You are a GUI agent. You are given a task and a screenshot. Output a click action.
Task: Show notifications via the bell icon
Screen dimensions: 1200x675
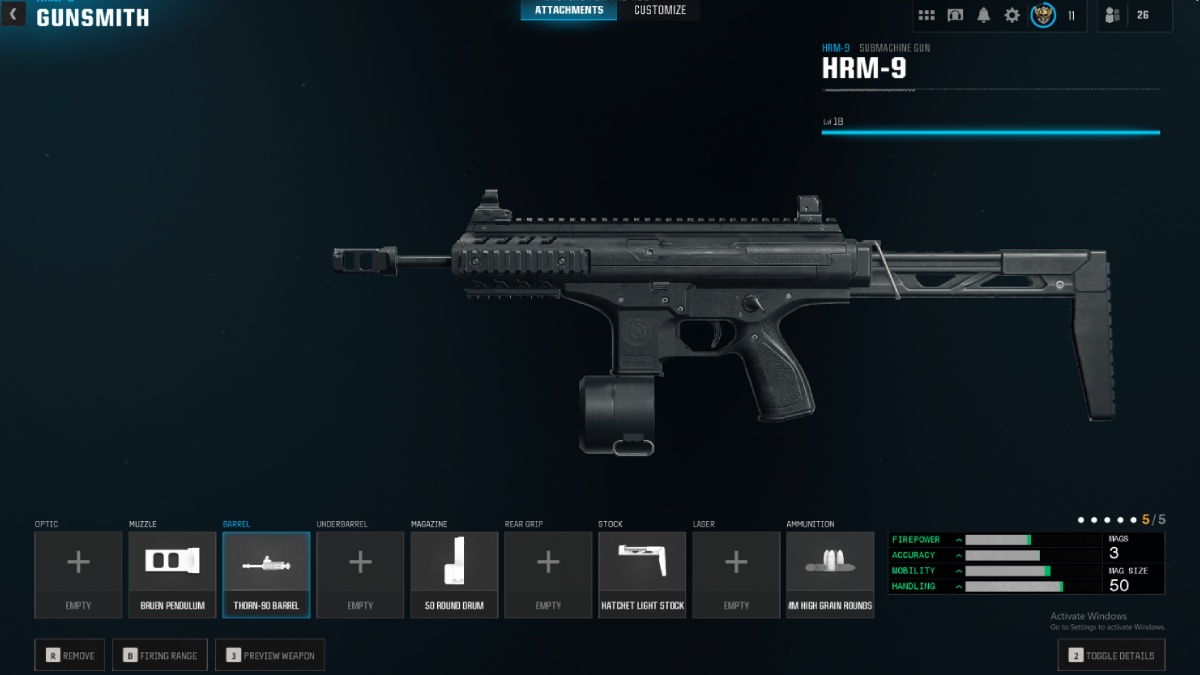coord(984,15)
